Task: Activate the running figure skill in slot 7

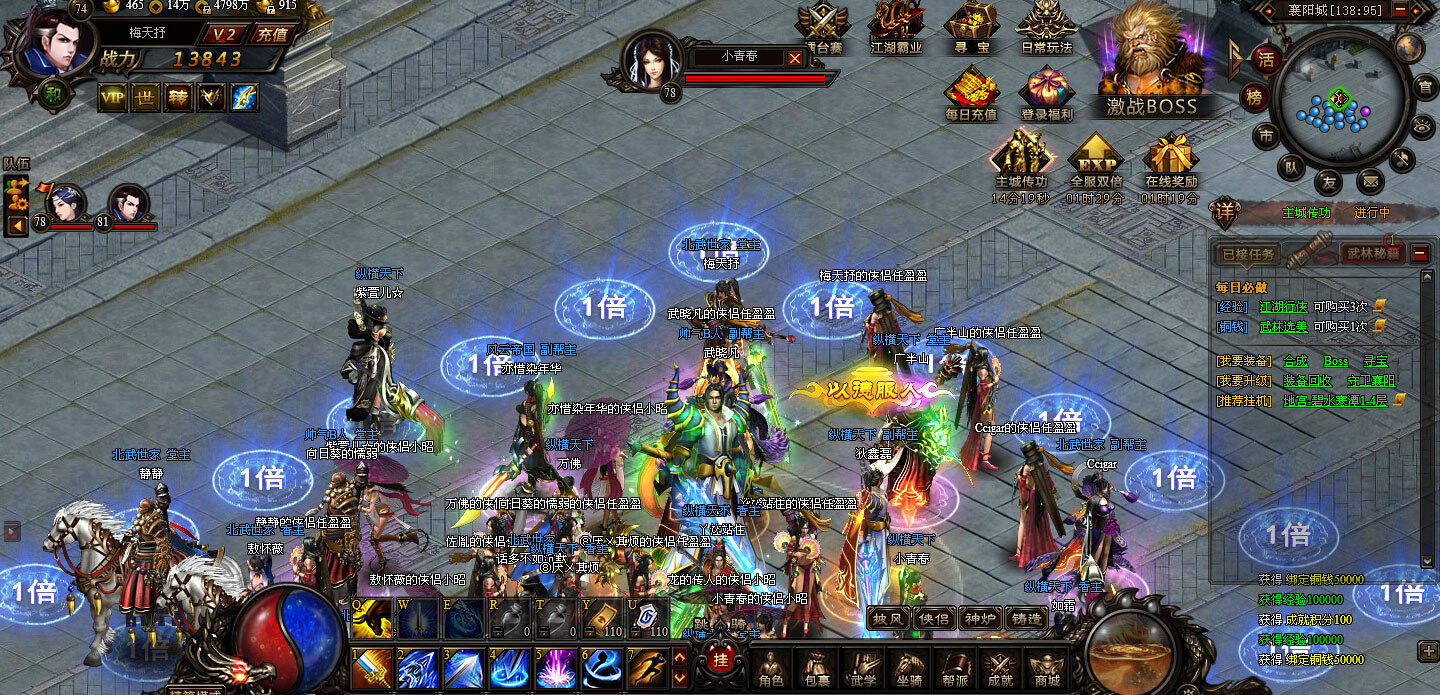Action: click(645, 667)
